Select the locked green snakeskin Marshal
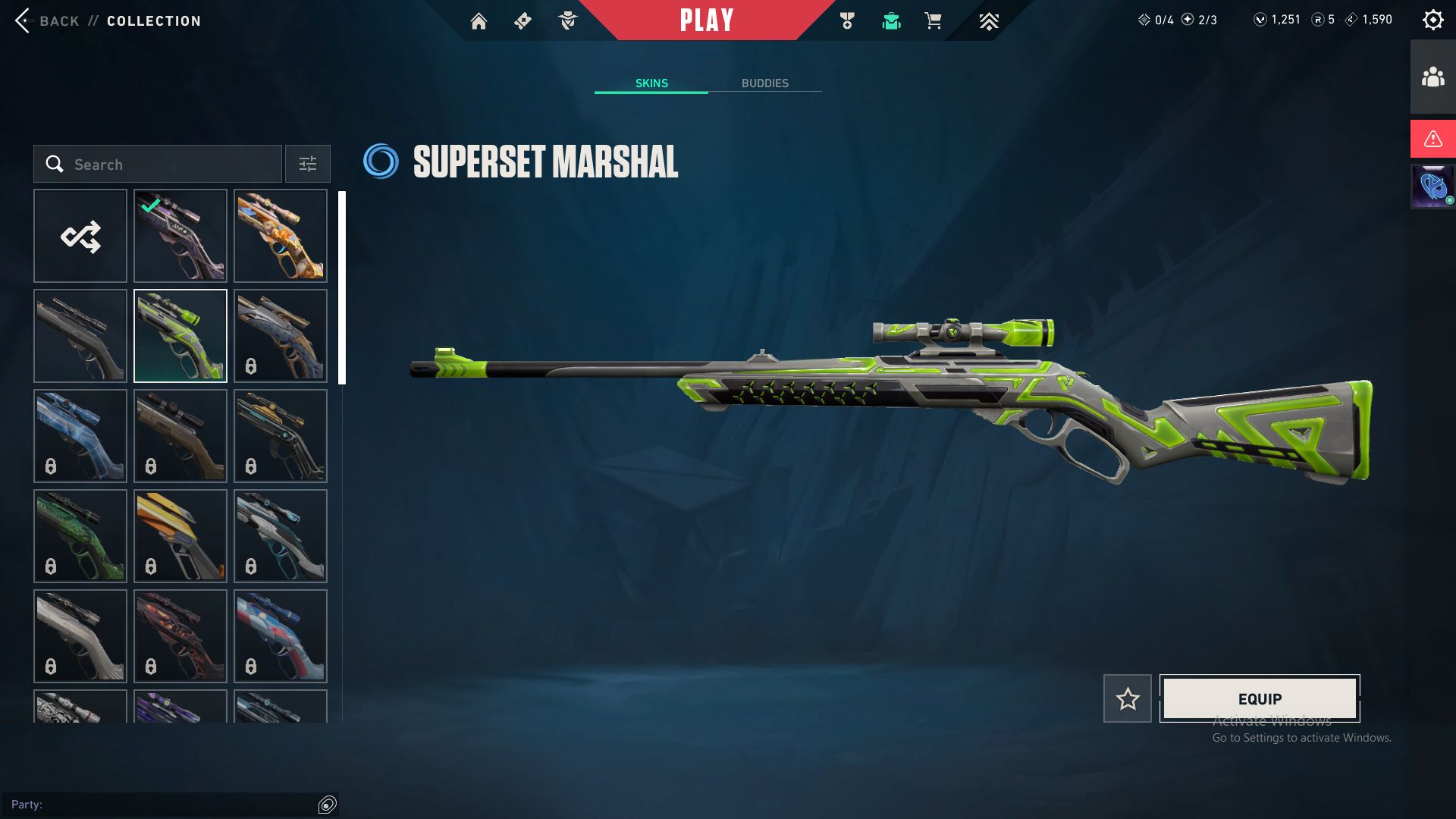Image resolution: width=1456 pixels, height=819 pixels. click(x=80, y=536)
